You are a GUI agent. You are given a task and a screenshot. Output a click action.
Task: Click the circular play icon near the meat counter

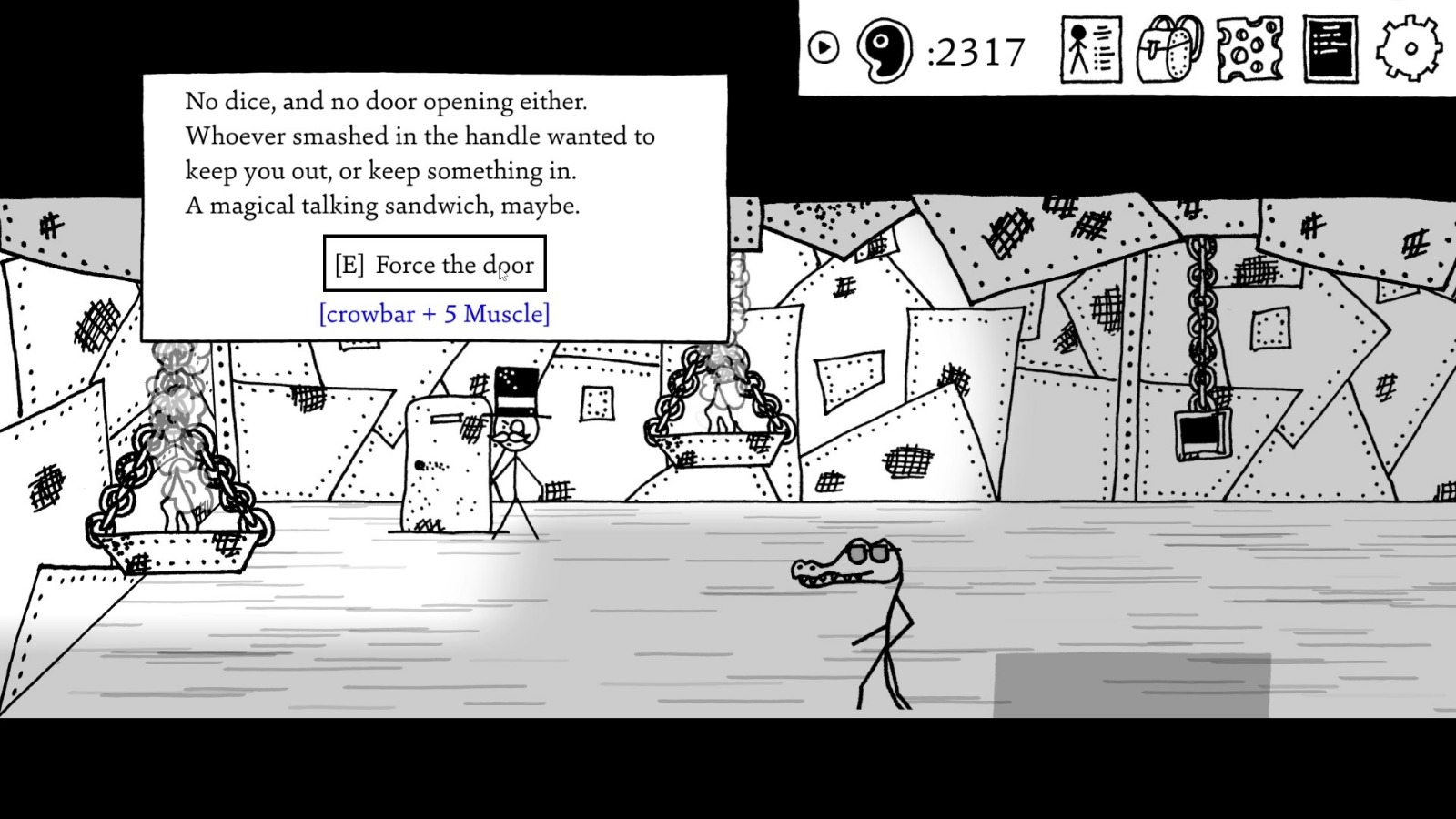(824, 47)
